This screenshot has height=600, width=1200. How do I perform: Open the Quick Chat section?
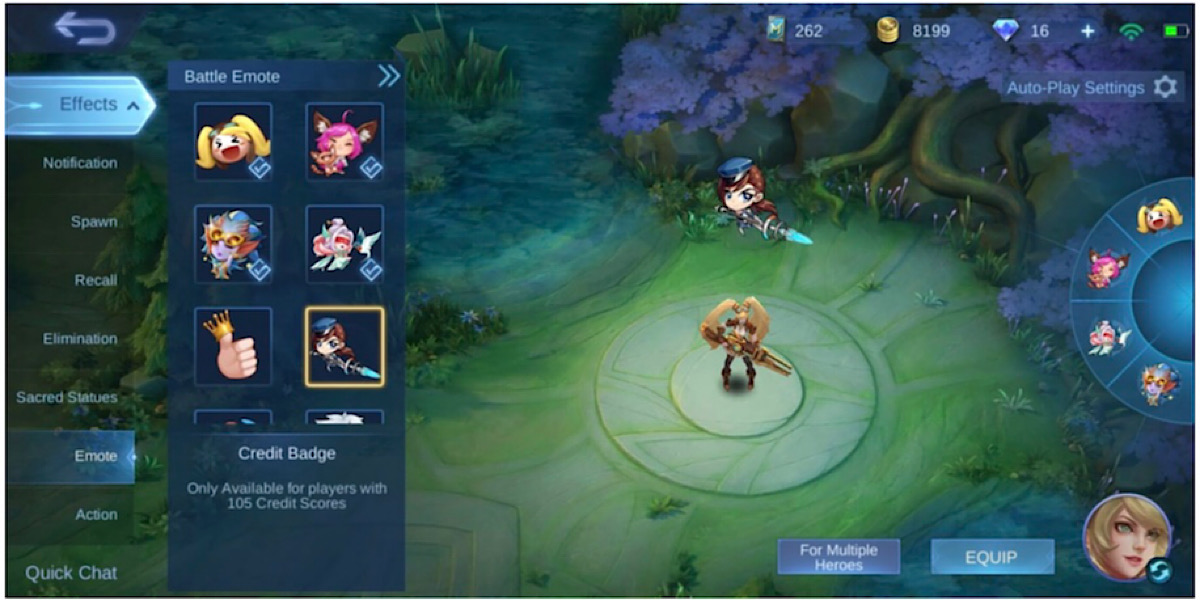click(71, 573)
